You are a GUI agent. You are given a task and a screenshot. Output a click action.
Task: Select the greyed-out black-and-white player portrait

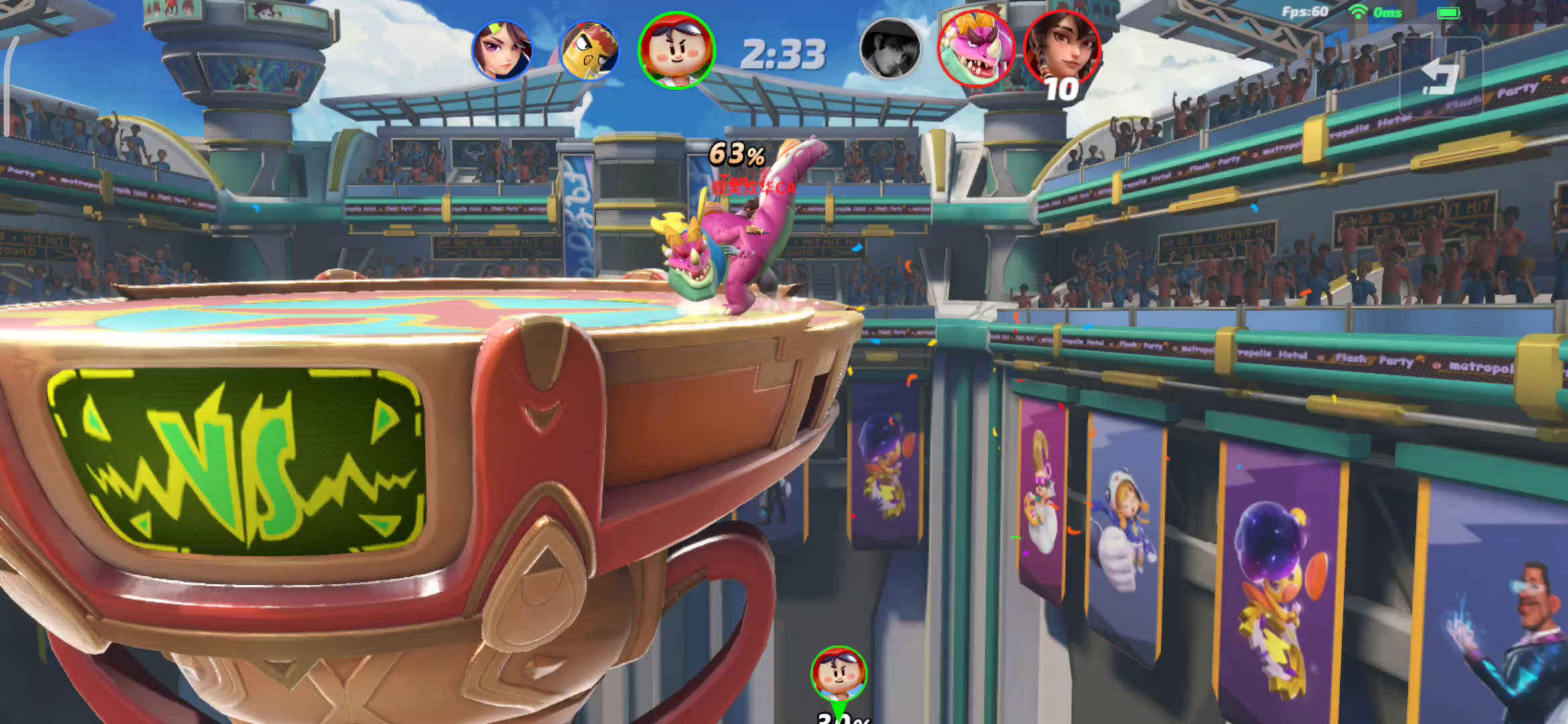point(890,49)
